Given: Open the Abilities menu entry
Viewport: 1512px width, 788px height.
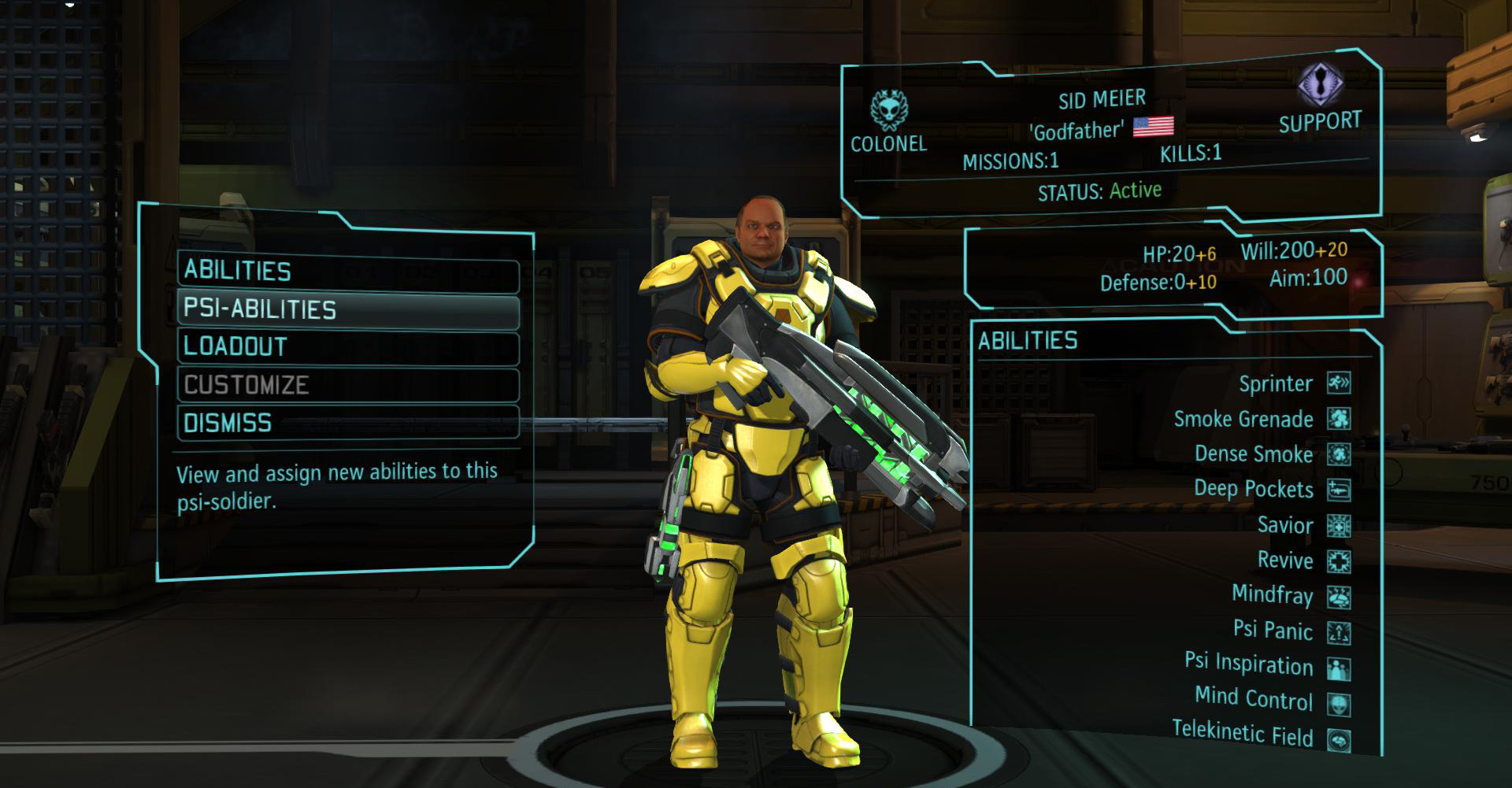Looking at the screenshot, I should click(x=347, y=272).
